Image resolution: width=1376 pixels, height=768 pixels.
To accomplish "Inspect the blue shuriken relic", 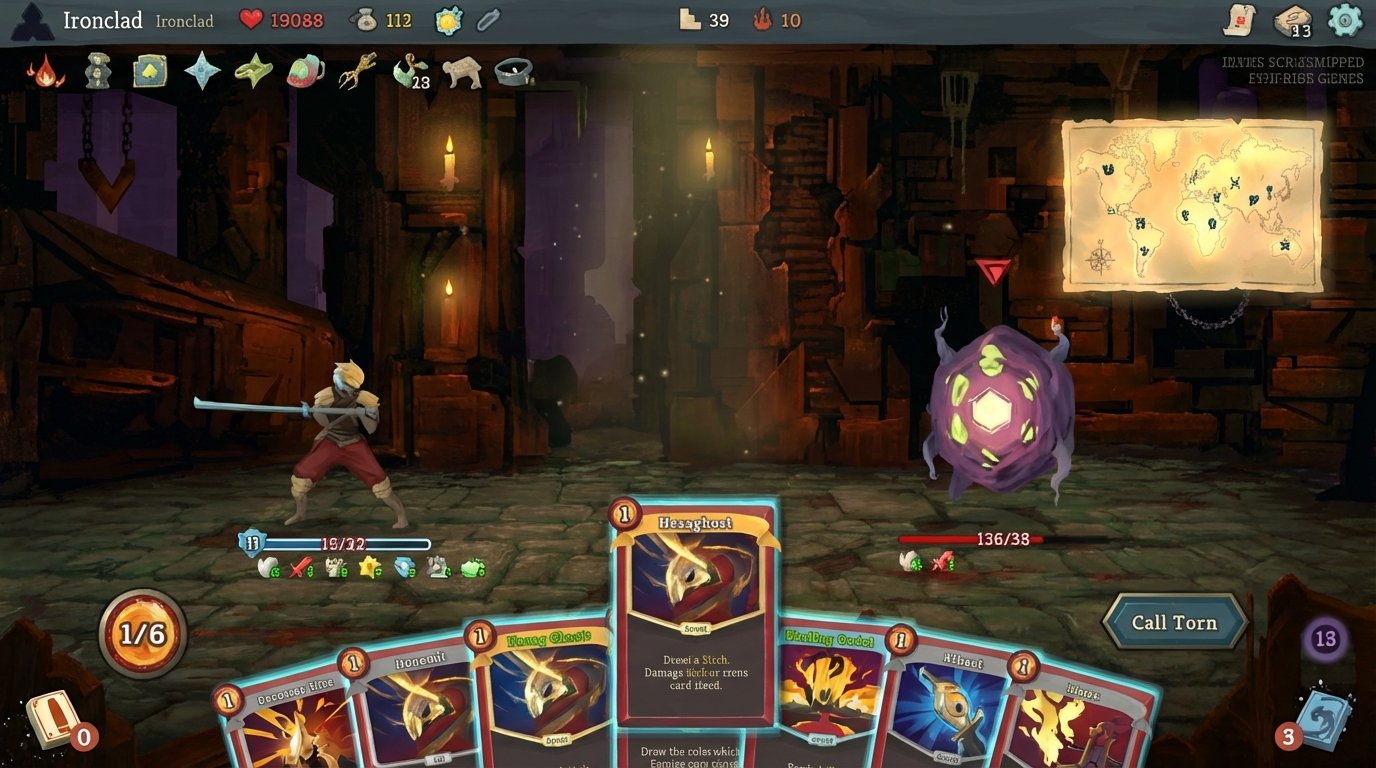I will click(x=202, y=71).
